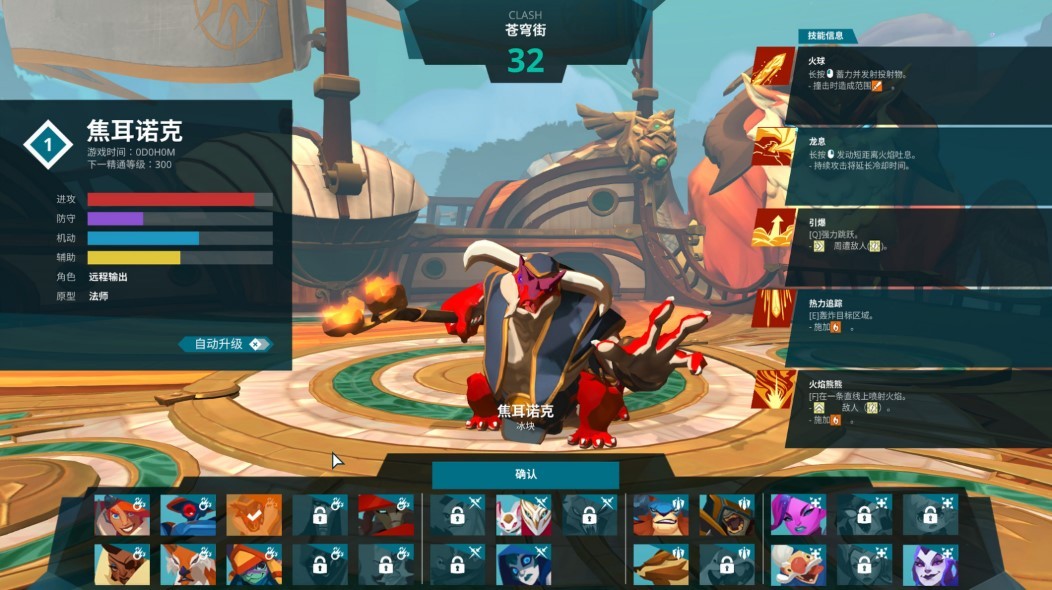Open the 技能信息 skill info tab
The image size is (1052, 590).
pyautogui.click(x=826, y=36)
